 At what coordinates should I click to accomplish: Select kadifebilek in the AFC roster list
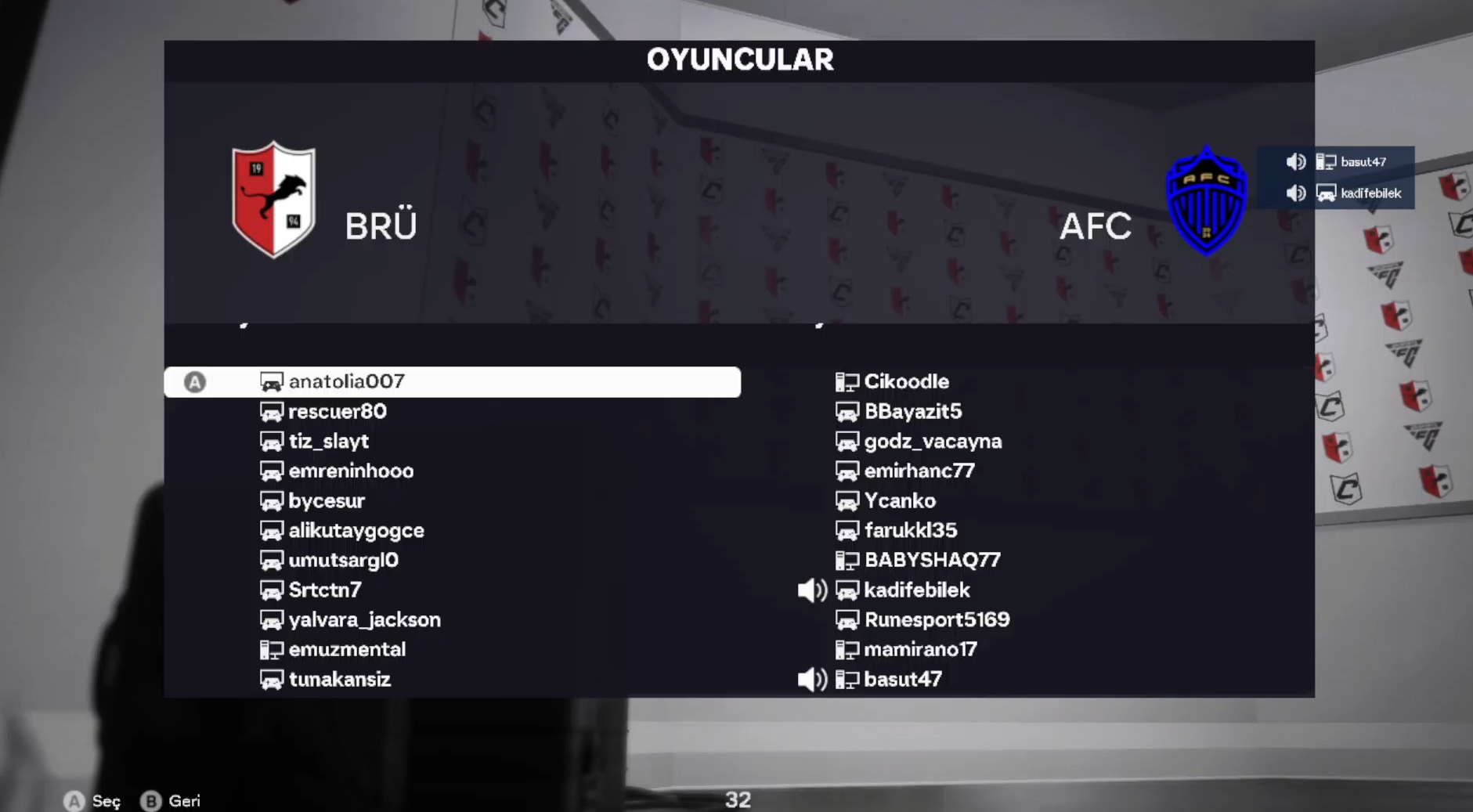916,590
